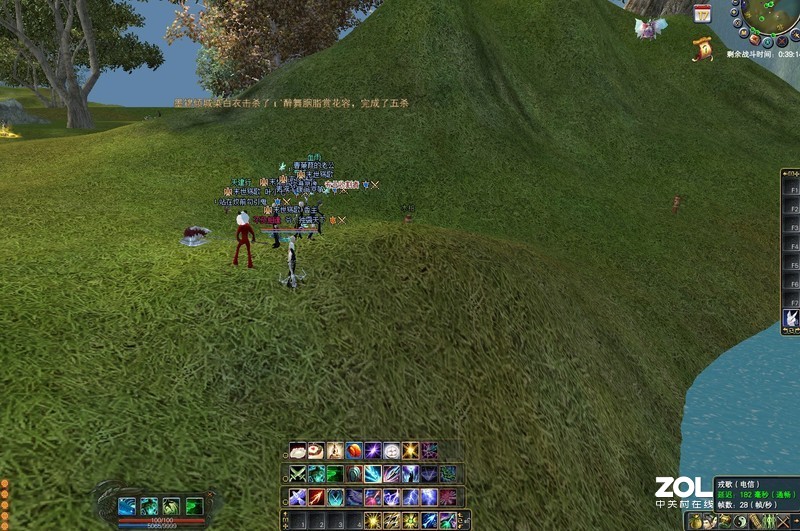The height and width of the screenshot is (531, 800).
Task: Click the winged fairy pet icon
Action: tap(651, 27)
